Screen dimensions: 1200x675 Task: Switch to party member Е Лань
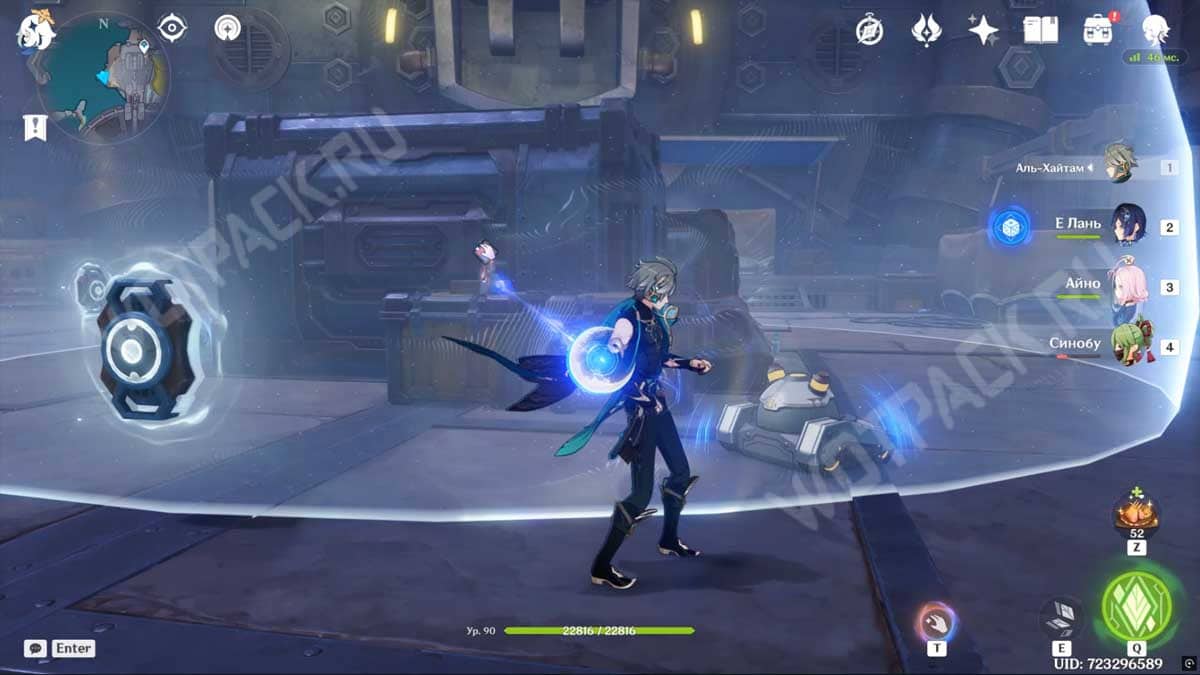[x=1127, y=226]
